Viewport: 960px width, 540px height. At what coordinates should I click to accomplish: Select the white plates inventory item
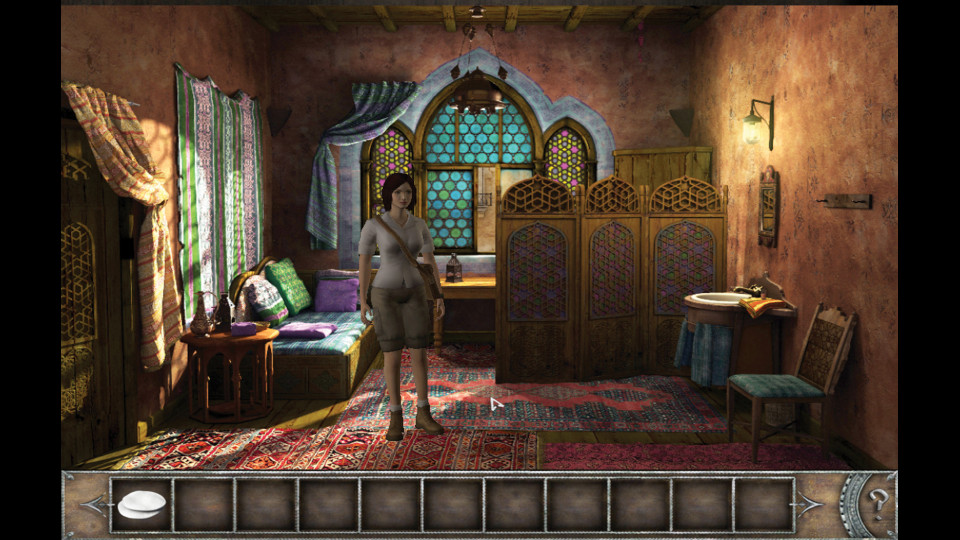pos(141,505)
